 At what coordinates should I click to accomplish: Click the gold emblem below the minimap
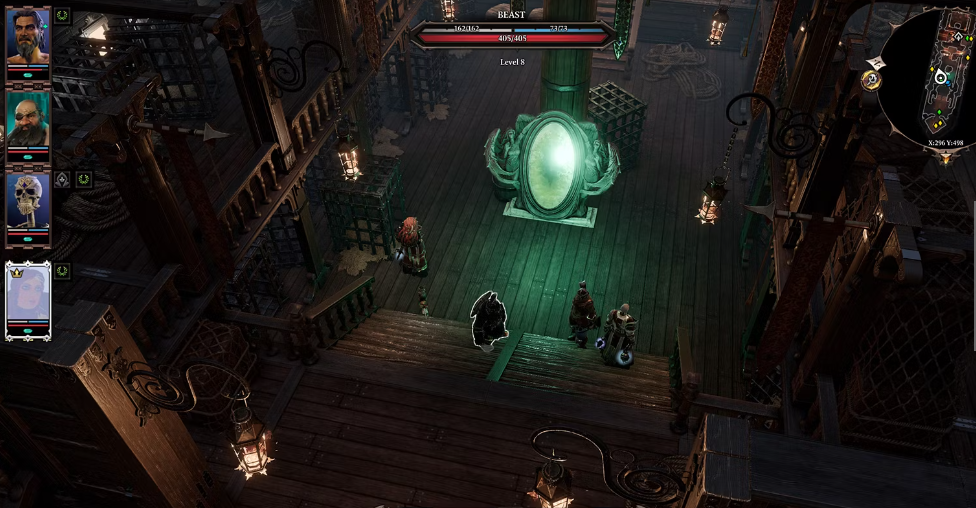coord(945,158)
